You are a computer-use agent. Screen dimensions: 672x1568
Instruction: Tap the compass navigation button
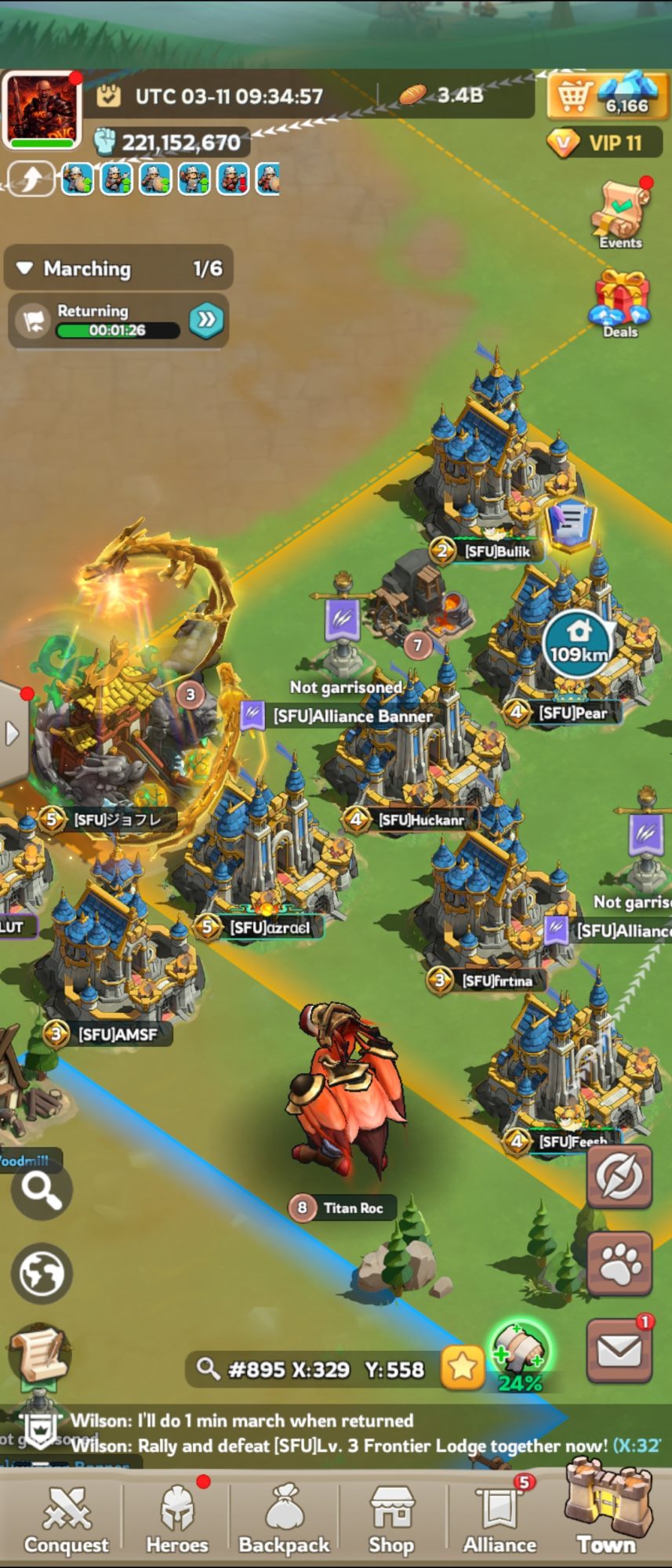point(619,1176)
